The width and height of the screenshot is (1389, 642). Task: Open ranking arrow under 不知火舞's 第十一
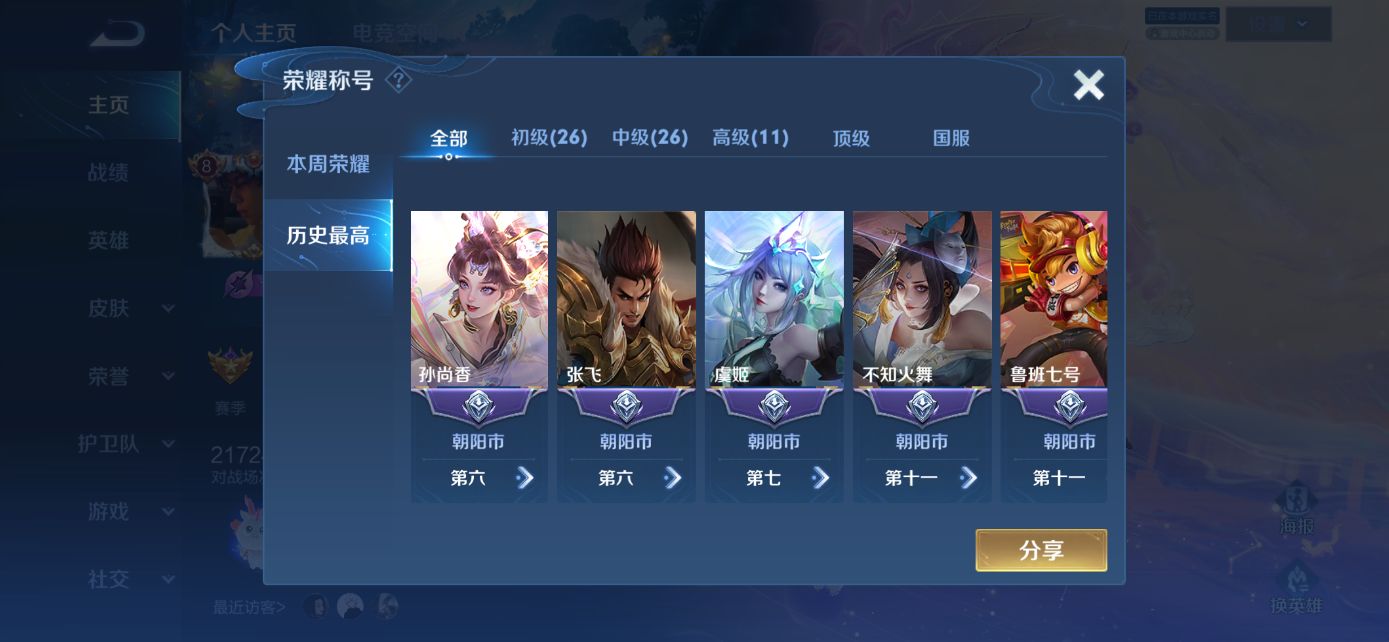tap(968, 478)
